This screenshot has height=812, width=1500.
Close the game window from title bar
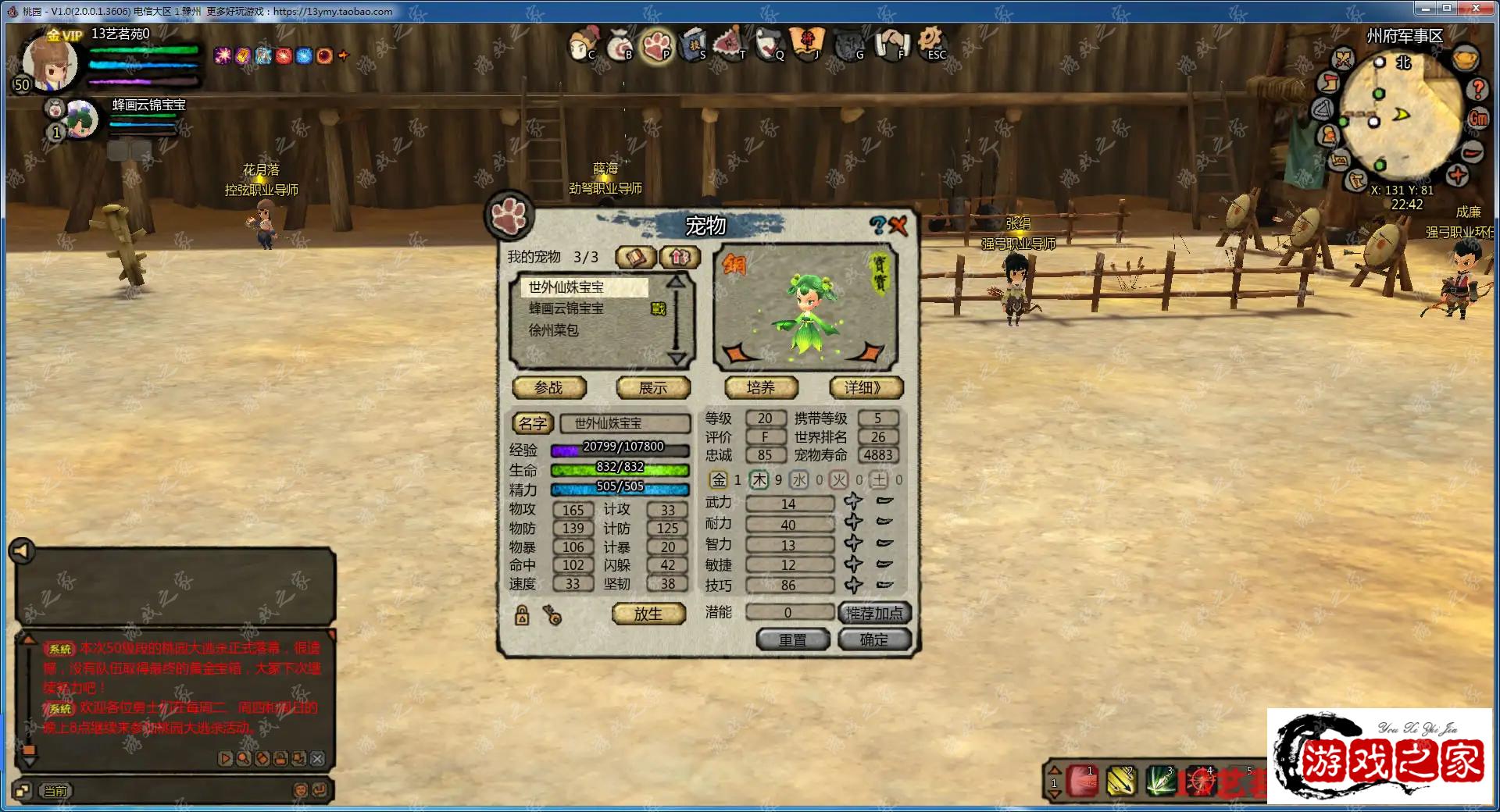(1475, 9)
